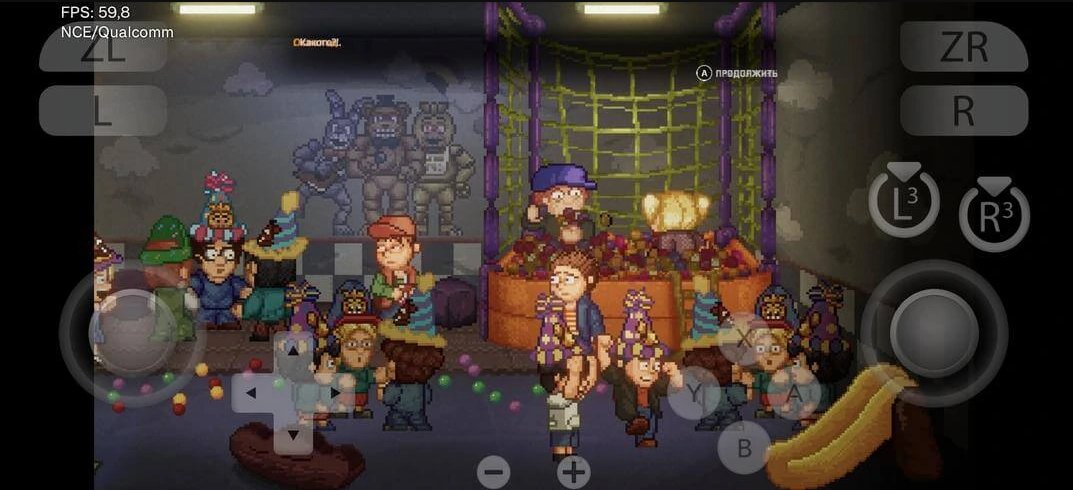Tap the plus button
This screenshot has height=490, width=1073.
click(x=573, y=472)
